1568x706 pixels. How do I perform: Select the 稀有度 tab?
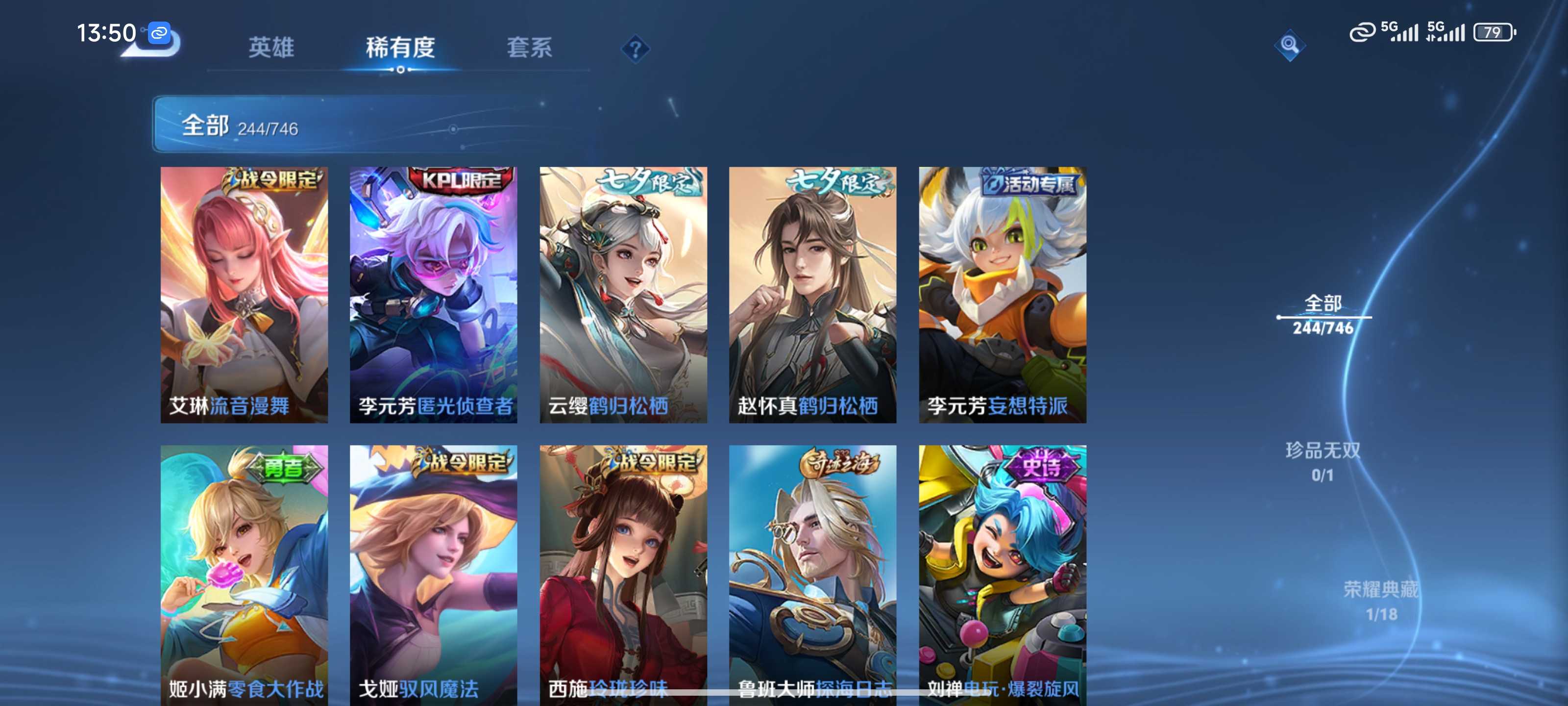click(x=400, y=48)
